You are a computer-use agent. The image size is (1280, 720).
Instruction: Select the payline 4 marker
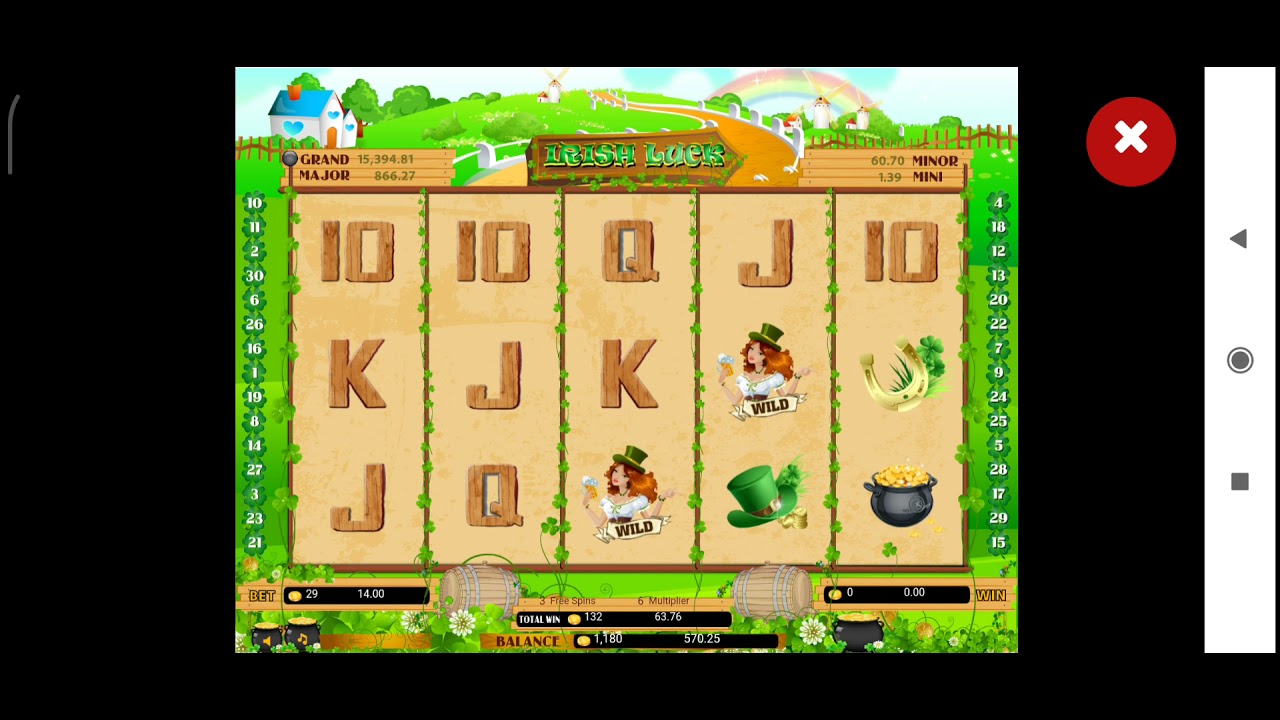point(997,203)
